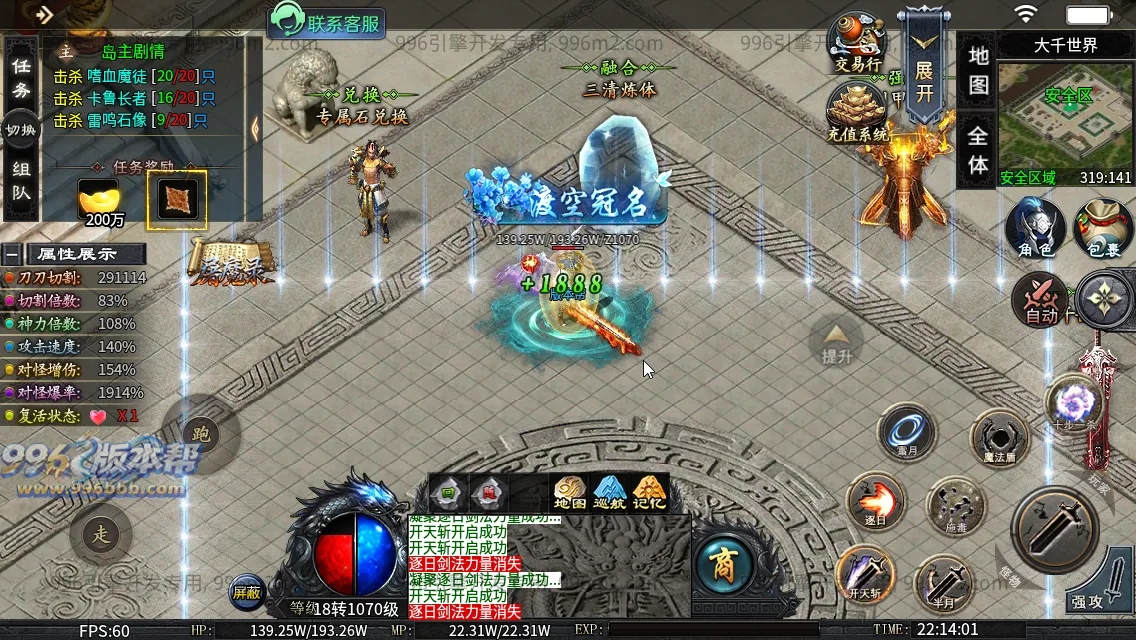Cast the 魔法盾 magic shield skill

point(999,439)
